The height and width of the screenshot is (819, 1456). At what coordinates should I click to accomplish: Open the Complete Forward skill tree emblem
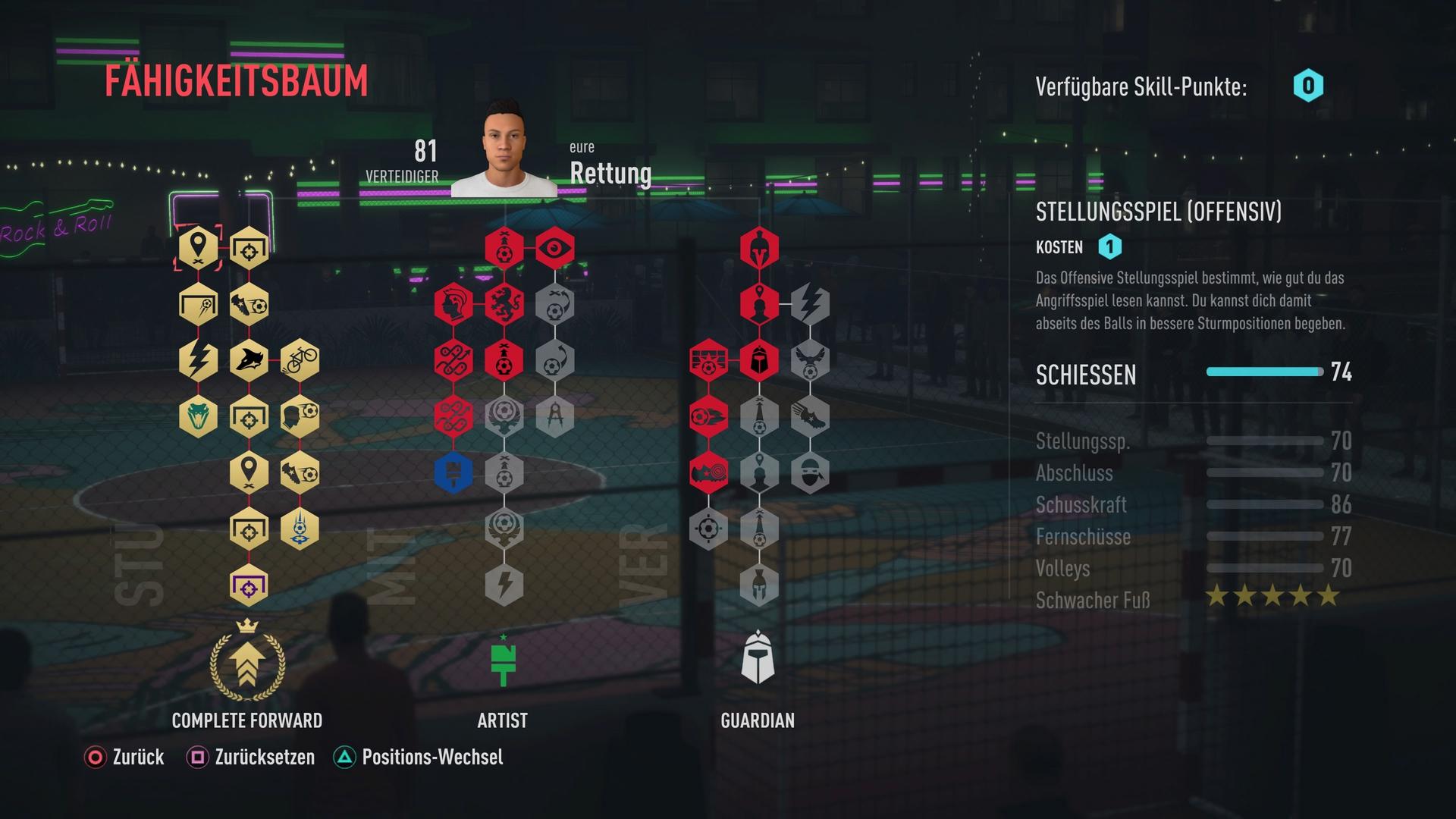click(247, 661)
